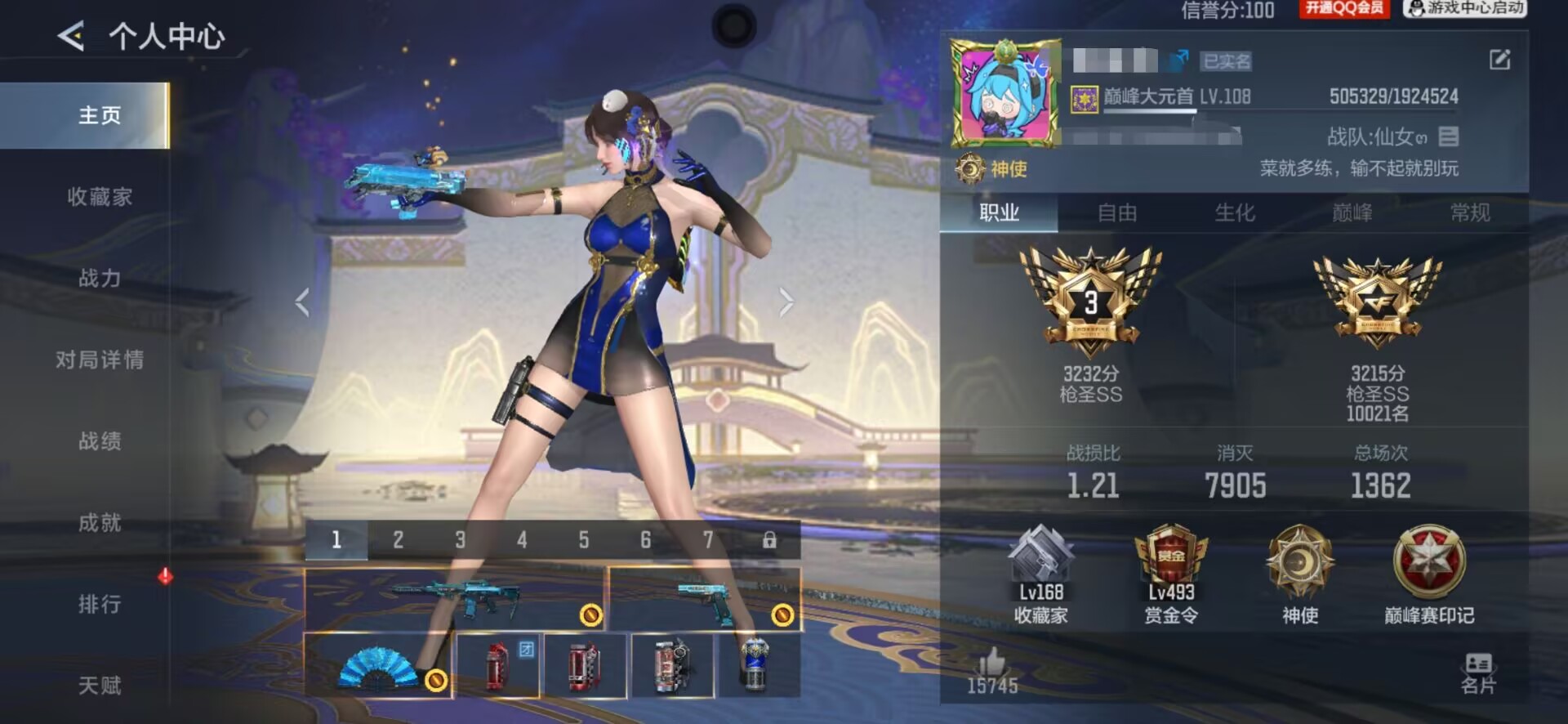Open 对局详情 match details
This screenshot has height=724, width=1568.
[x=100, y=360]
